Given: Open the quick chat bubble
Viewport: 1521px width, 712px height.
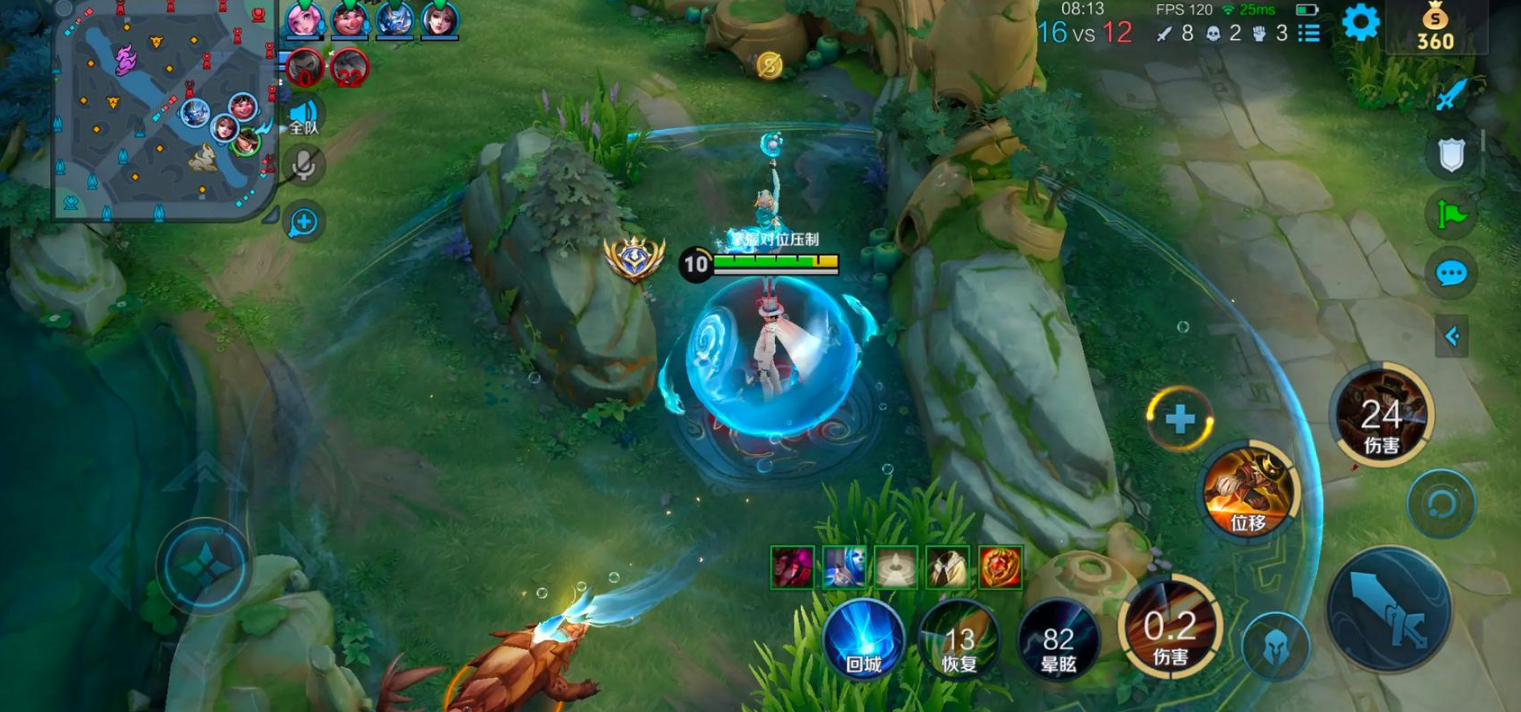Looking at the screenshot, I should pos(1450,273).
